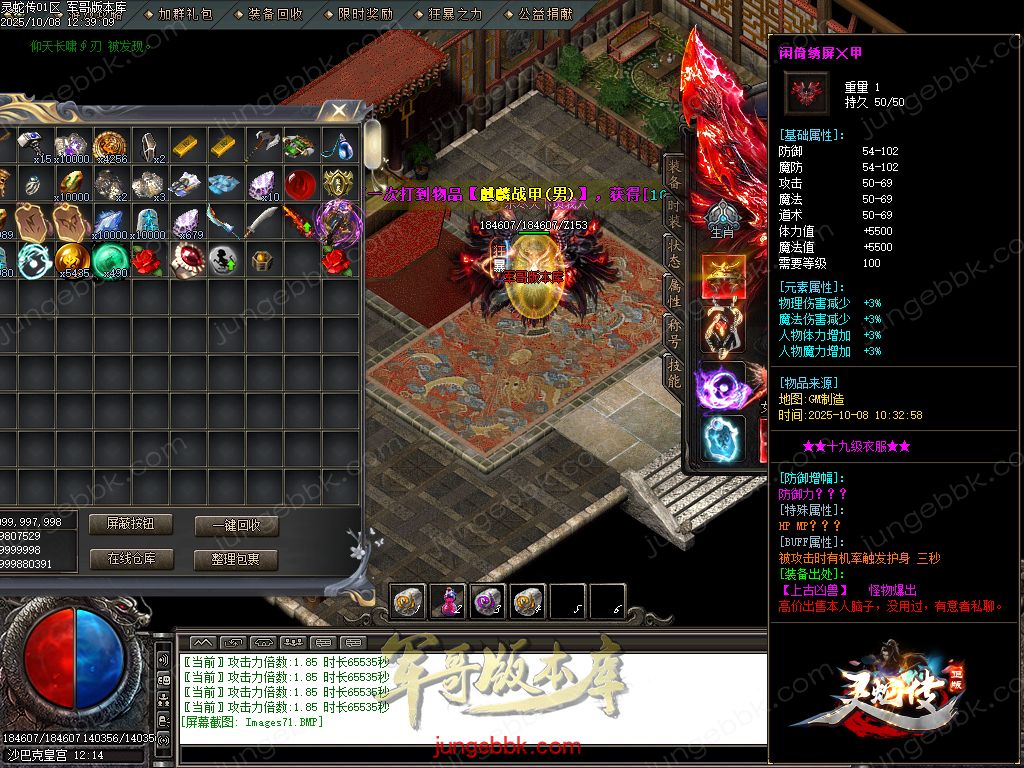
Task: Click the 一键回收 recycle button
Action: (x=236, y=526)
